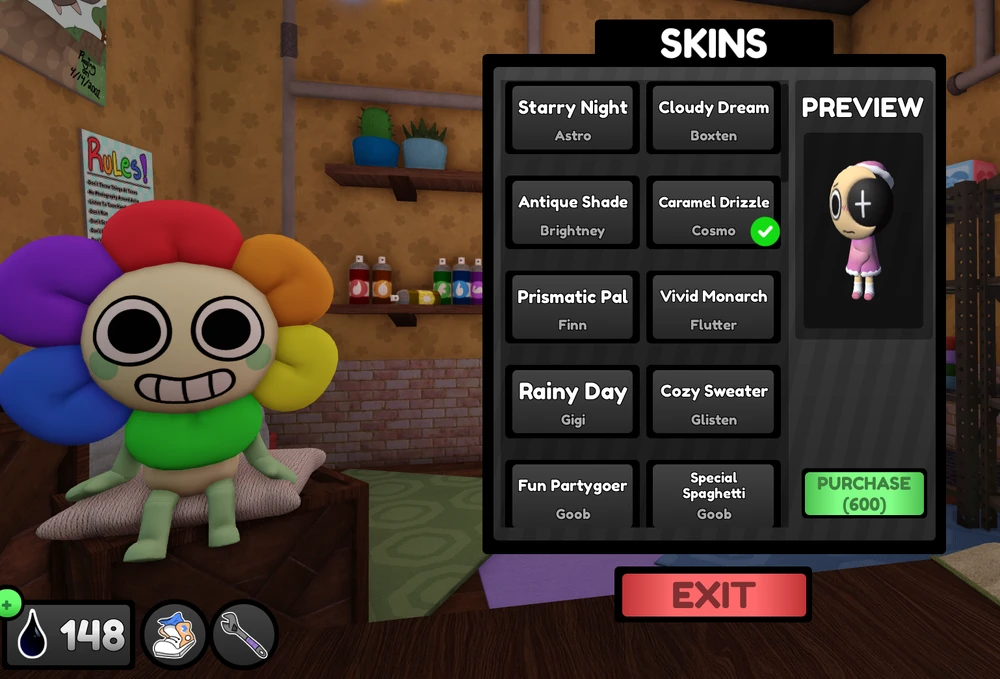Select the Starry Night skin for Astro
The image size is (1000, 679).
572,119
